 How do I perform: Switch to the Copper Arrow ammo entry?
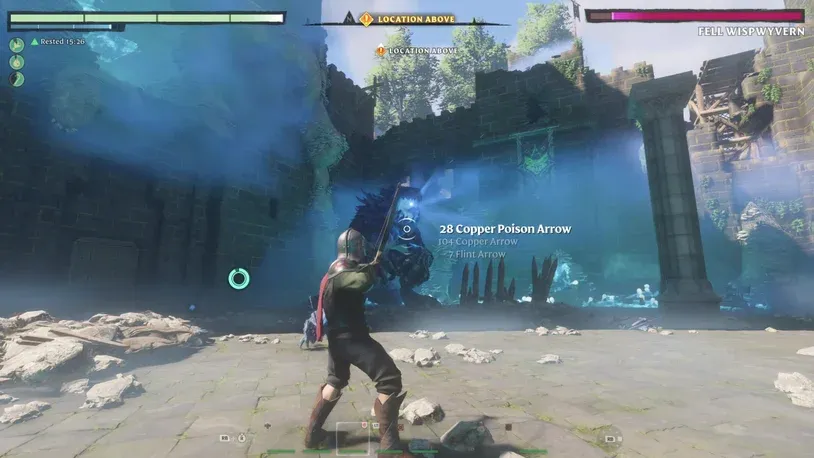pyautogui.click(x=477, y=242)
